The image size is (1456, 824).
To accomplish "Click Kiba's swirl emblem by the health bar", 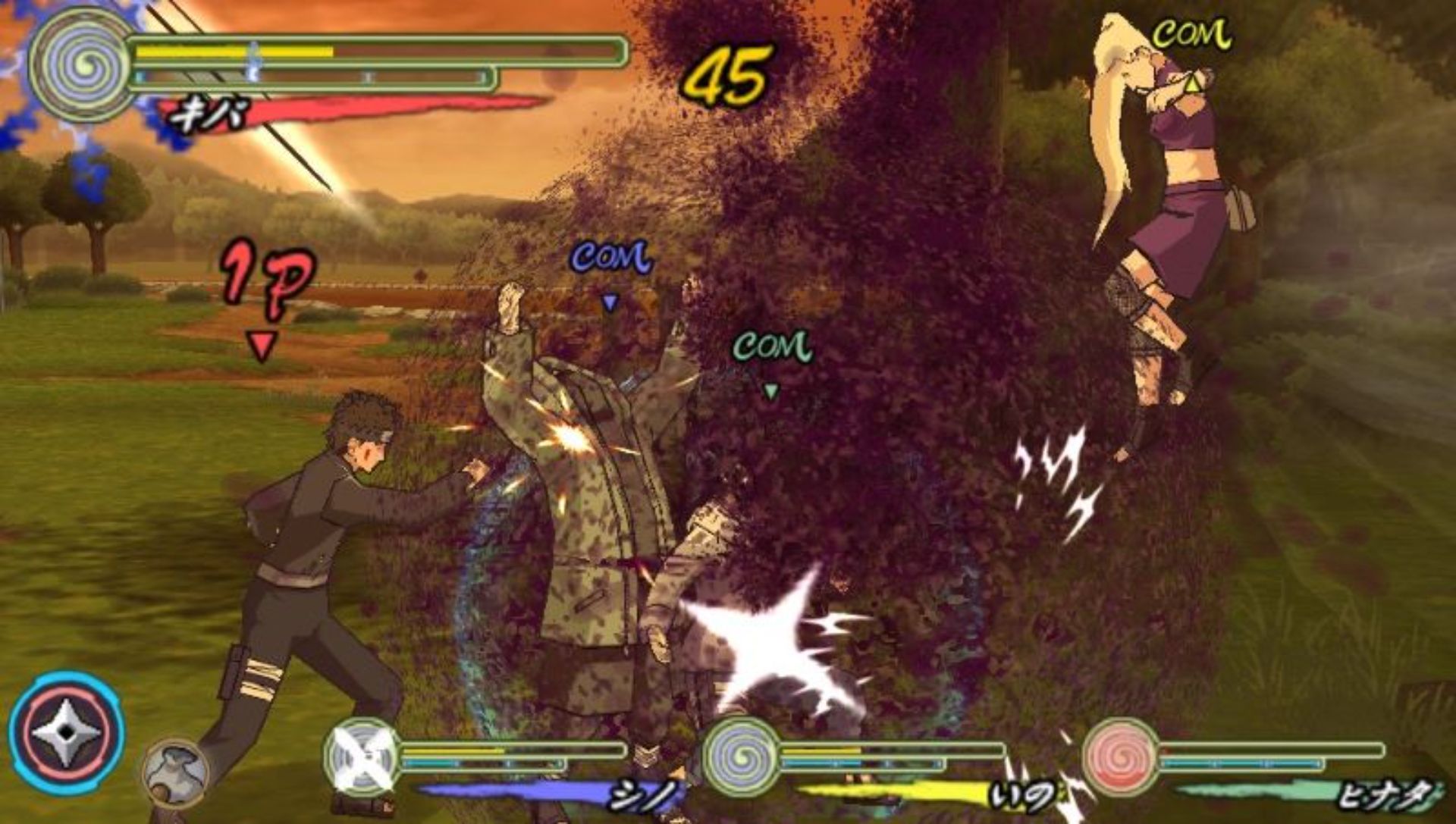I will click(82, 64).
